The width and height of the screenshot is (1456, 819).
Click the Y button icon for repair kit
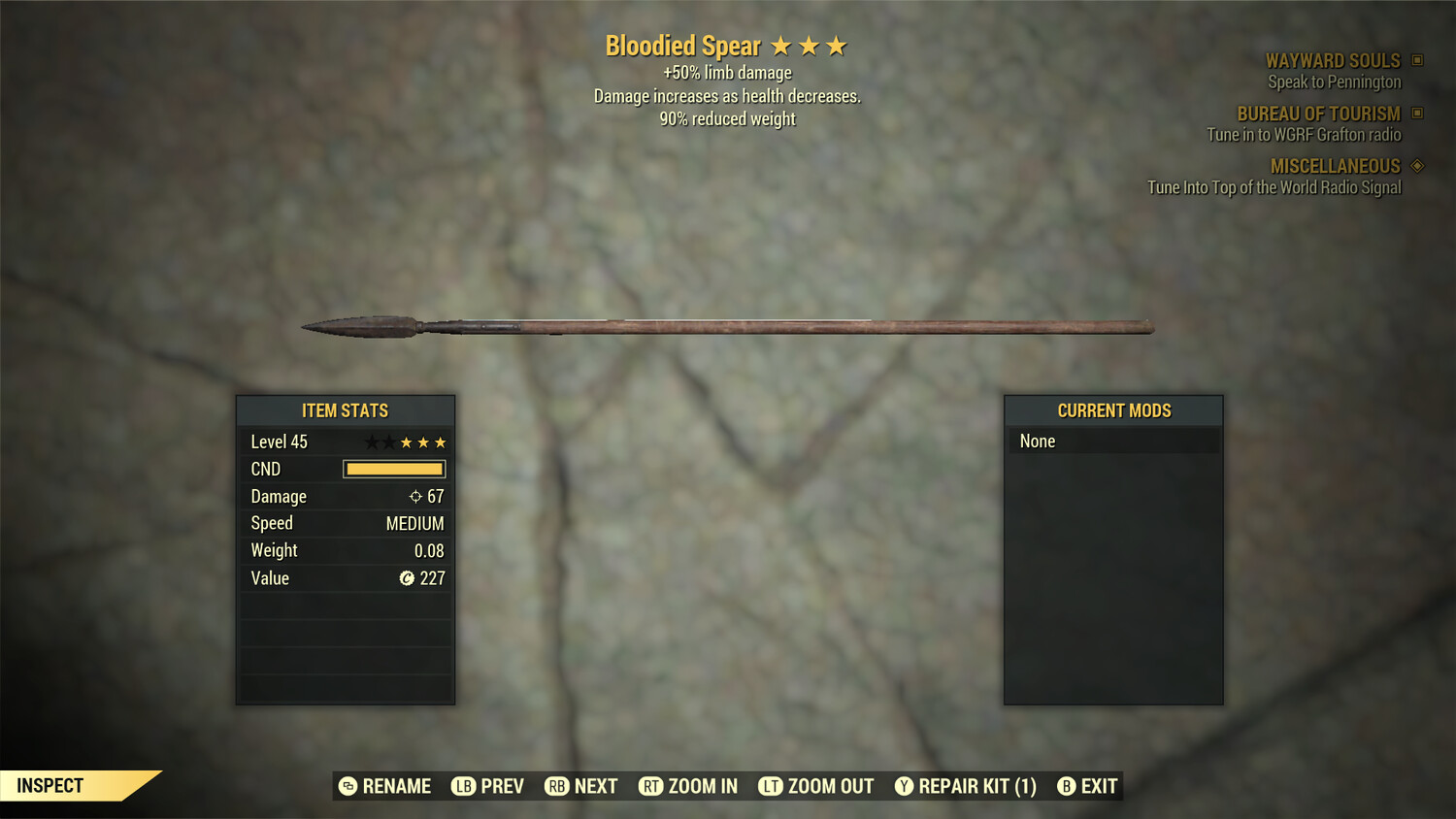point(904,786)
